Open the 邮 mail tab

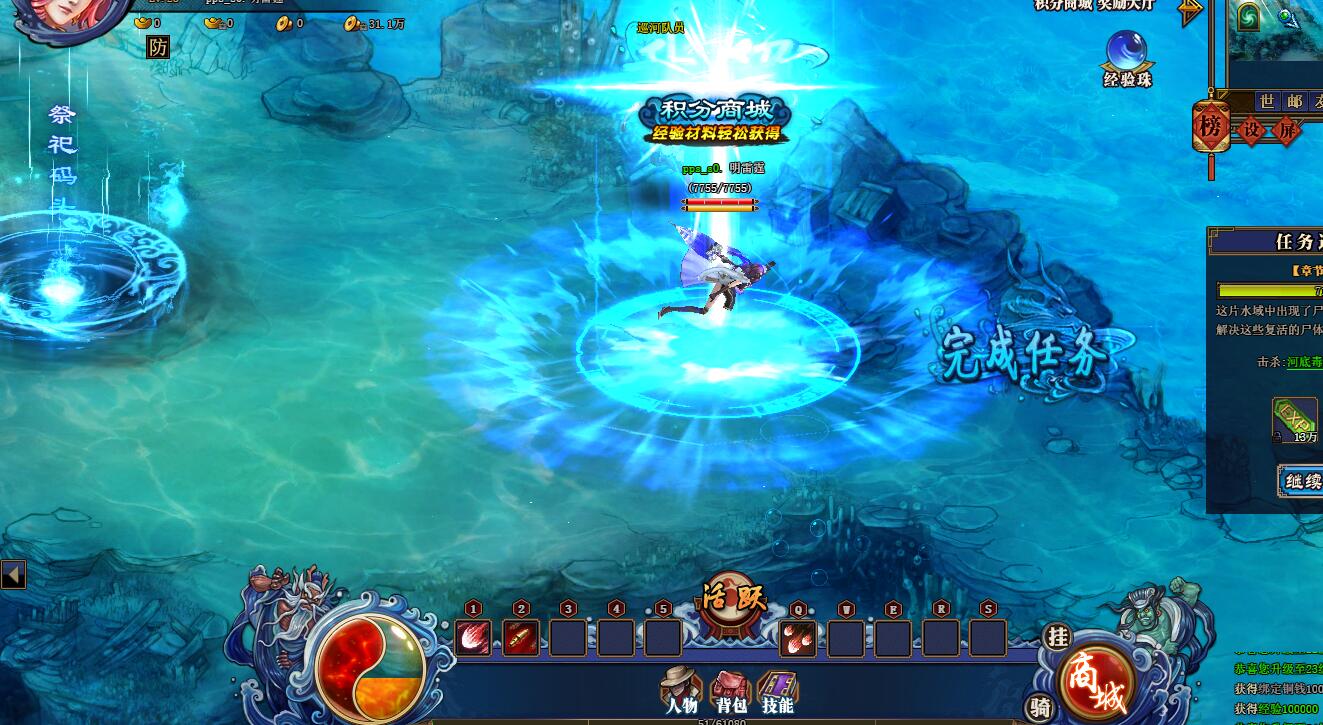pos(1295,101)
